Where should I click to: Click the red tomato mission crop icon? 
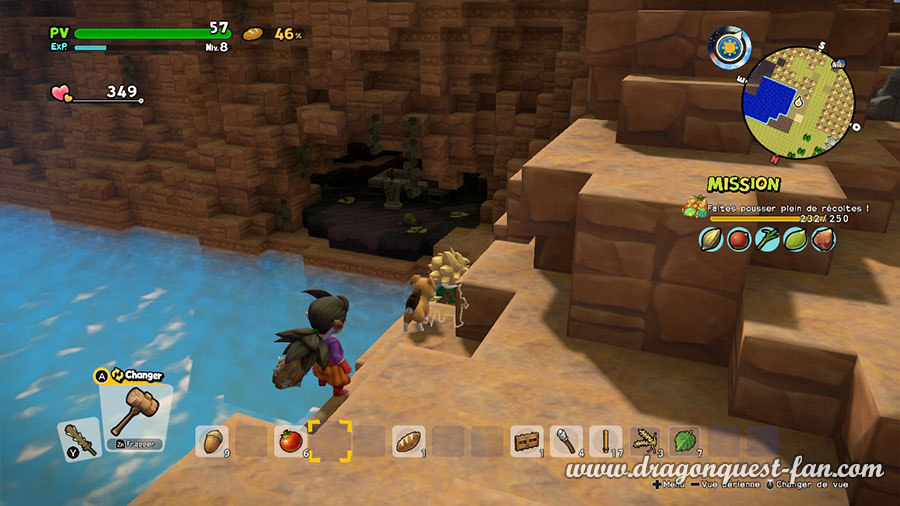click(739, 239)
